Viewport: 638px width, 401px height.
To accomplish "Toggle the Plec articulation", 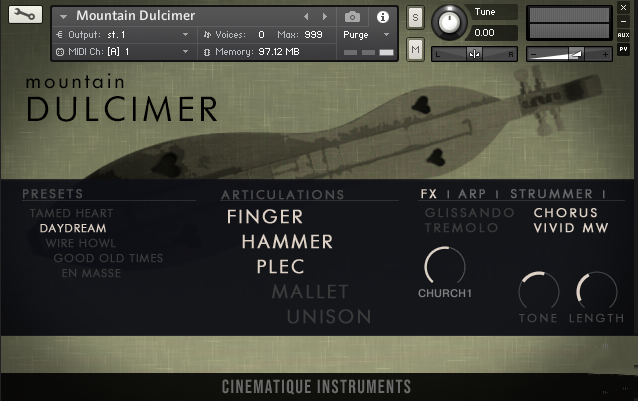I will click(280, 266).
